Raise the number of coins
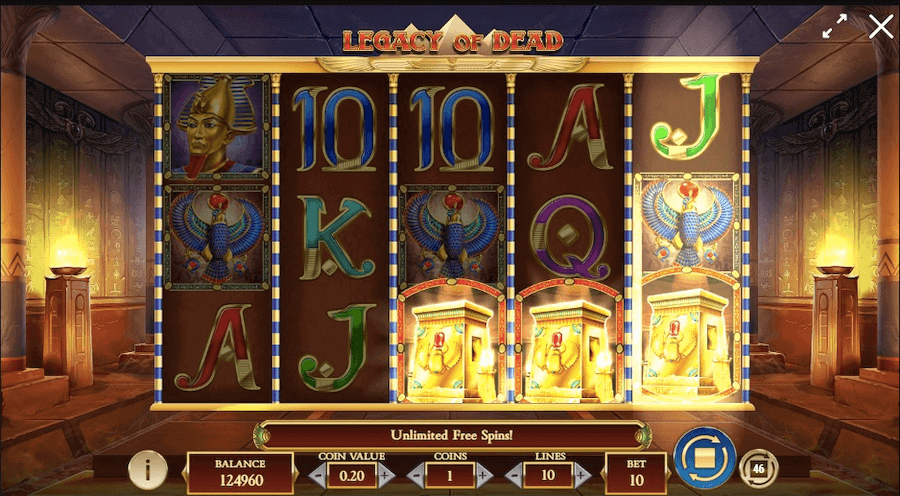 (483, 475)
